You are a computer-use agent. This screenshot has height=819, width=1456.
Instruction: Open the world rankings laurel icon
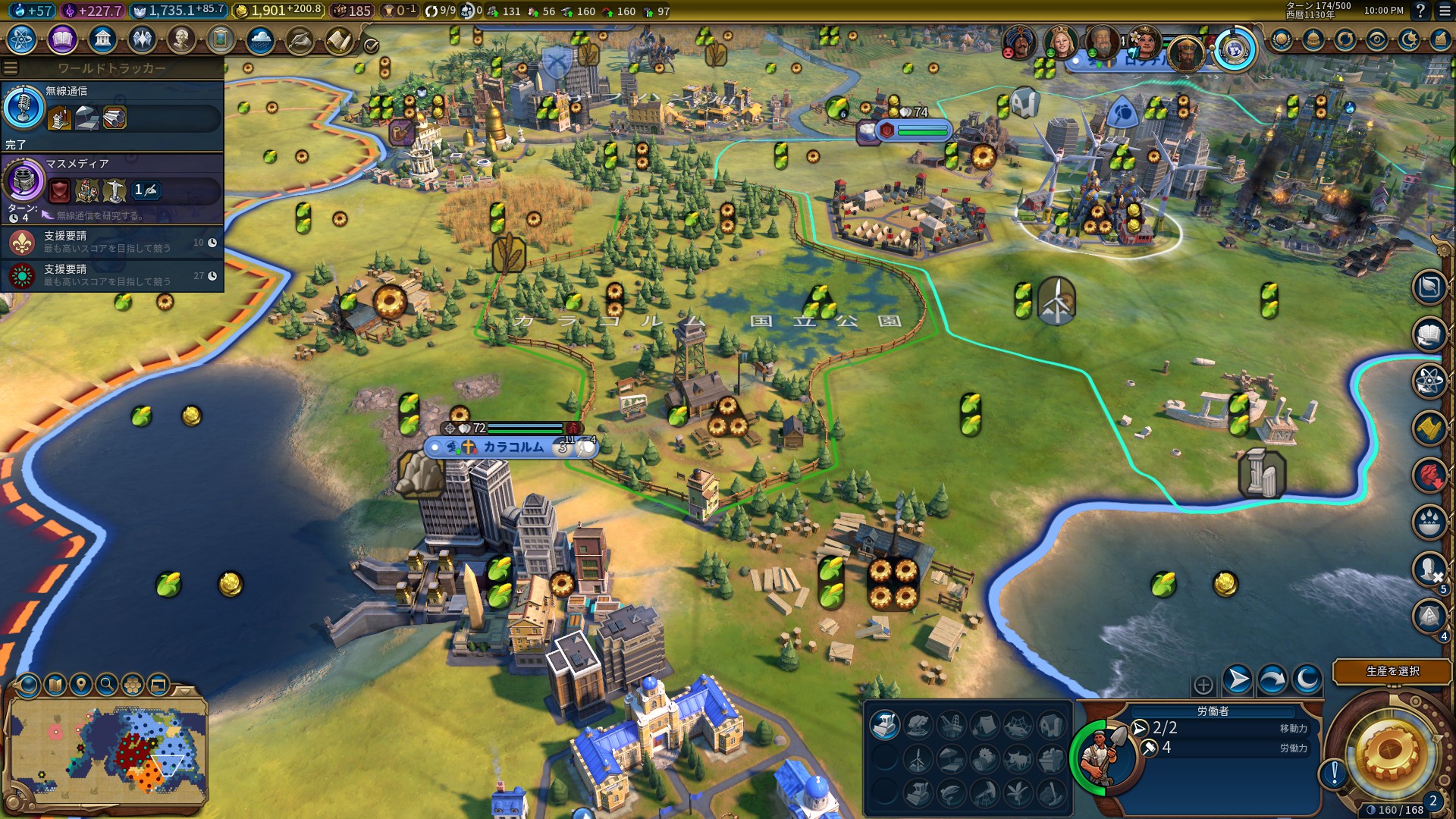[1281, 39]
